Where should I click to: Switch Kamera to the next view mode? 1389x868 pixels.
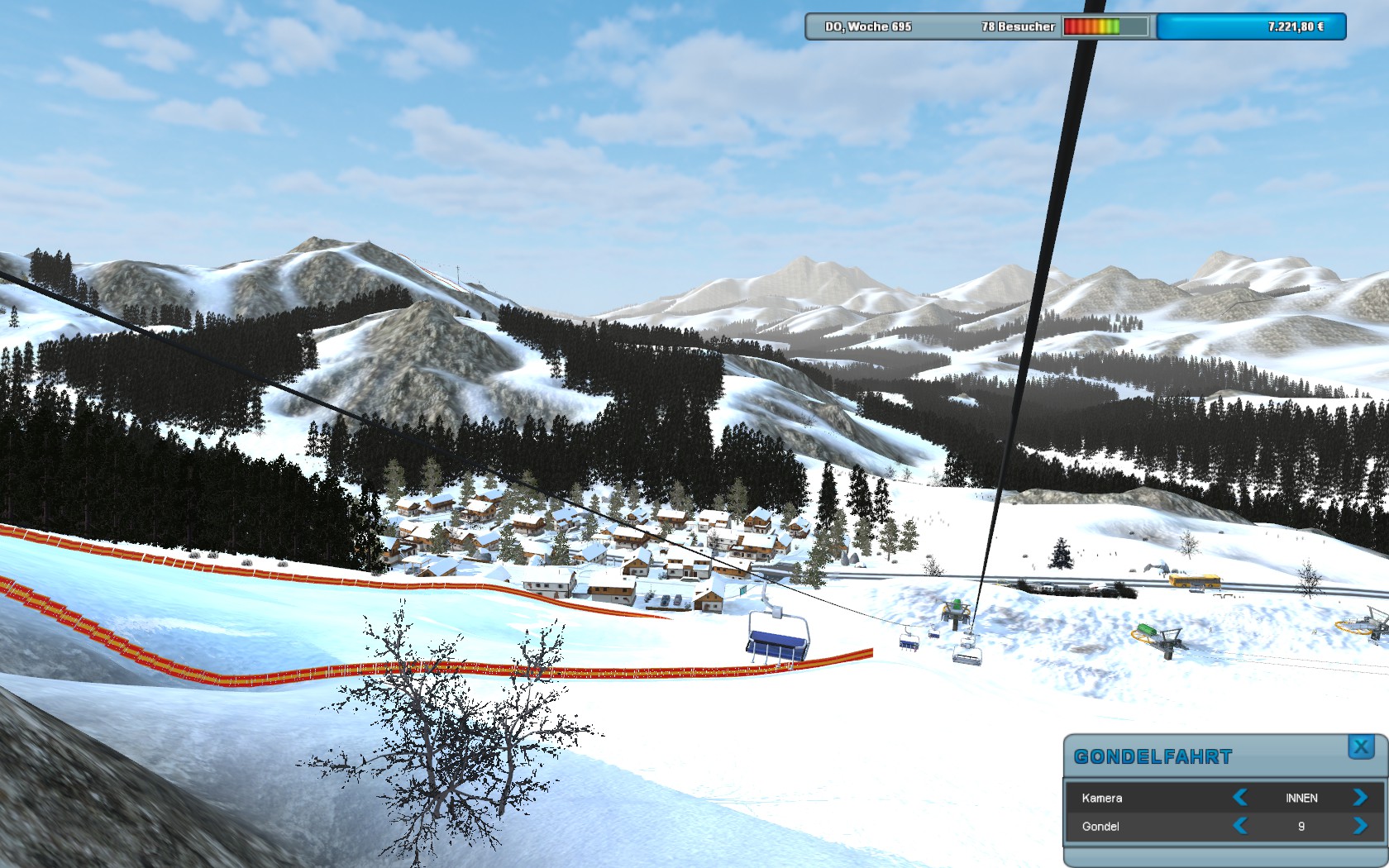click(1362, 799)
